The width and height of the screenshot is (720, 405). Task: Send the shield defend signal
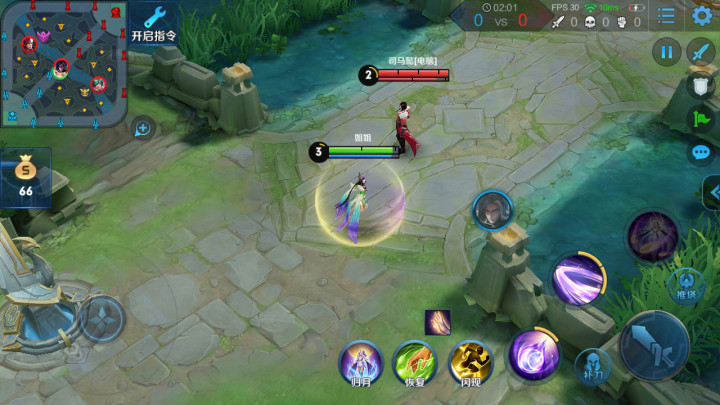coord(700,87)
